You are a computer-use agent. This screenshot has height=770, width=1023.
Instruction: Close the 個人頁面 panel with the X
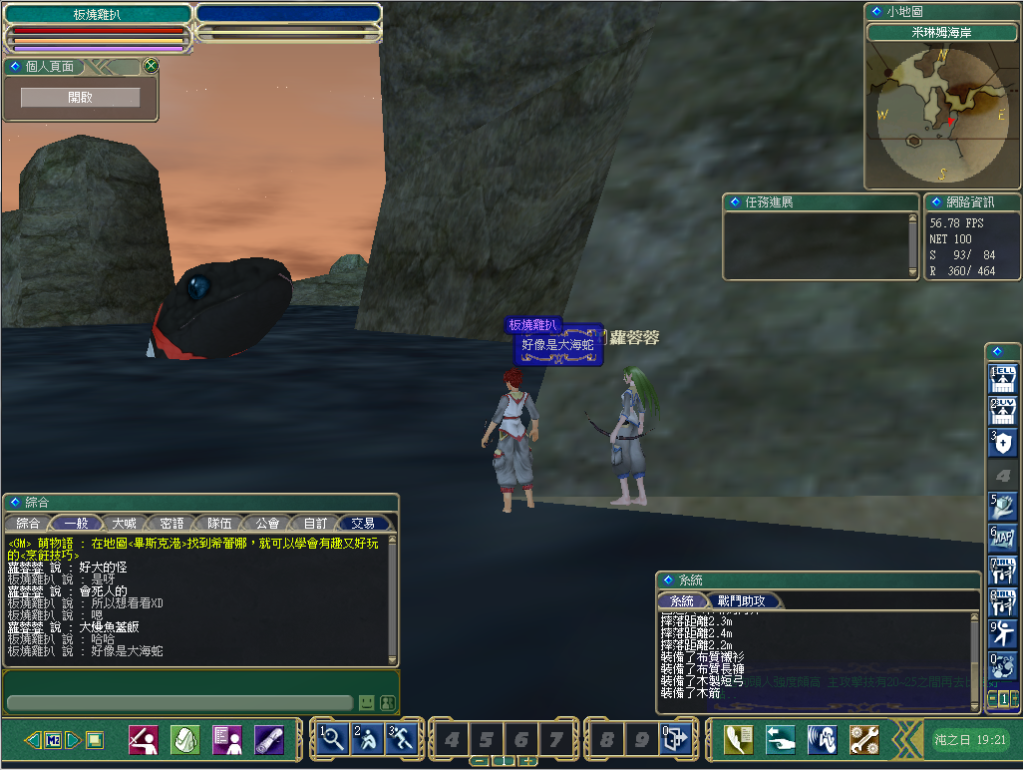pyautogui.click(x=151, y=66)
